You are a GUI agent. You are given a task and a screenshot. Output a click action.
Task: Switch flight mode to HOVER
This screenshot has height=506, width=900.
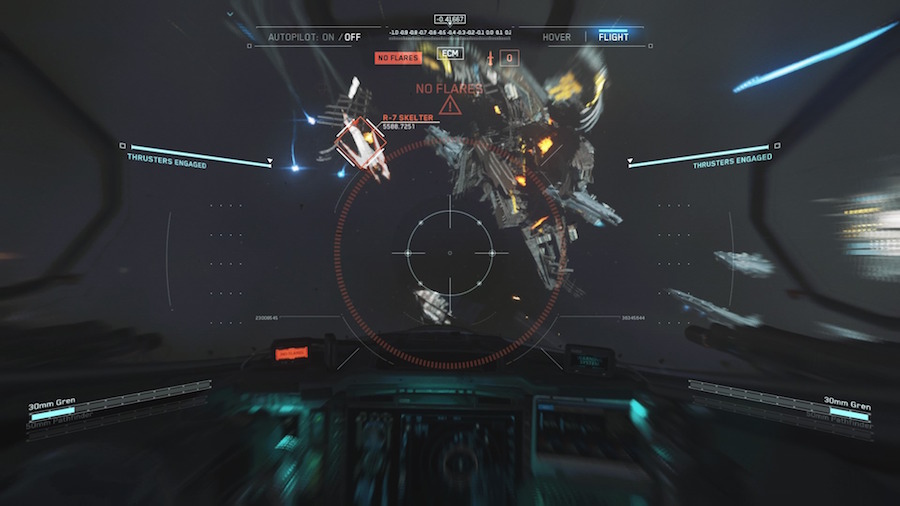[x=557, y=37]
